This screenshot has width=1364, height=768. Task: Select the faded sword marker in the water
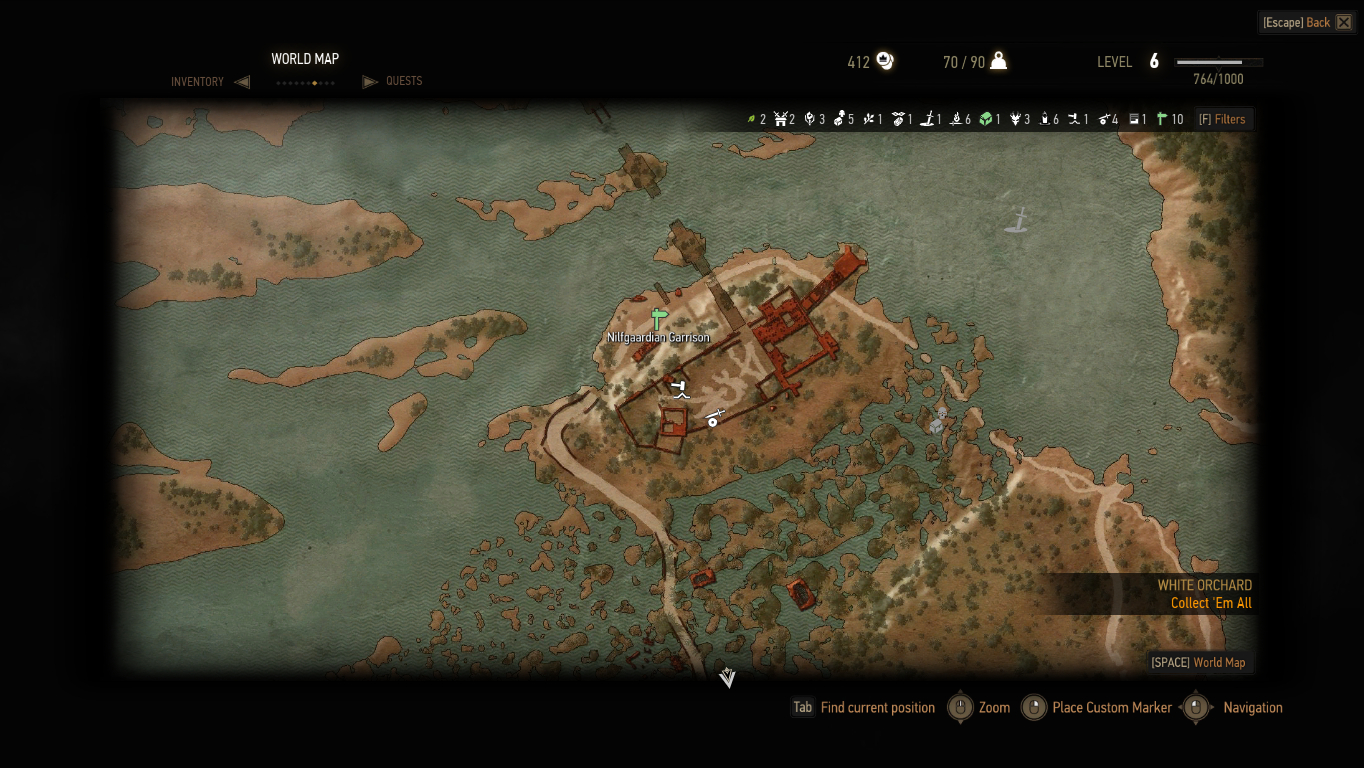pyautogui.click(x=1017, y=219)
